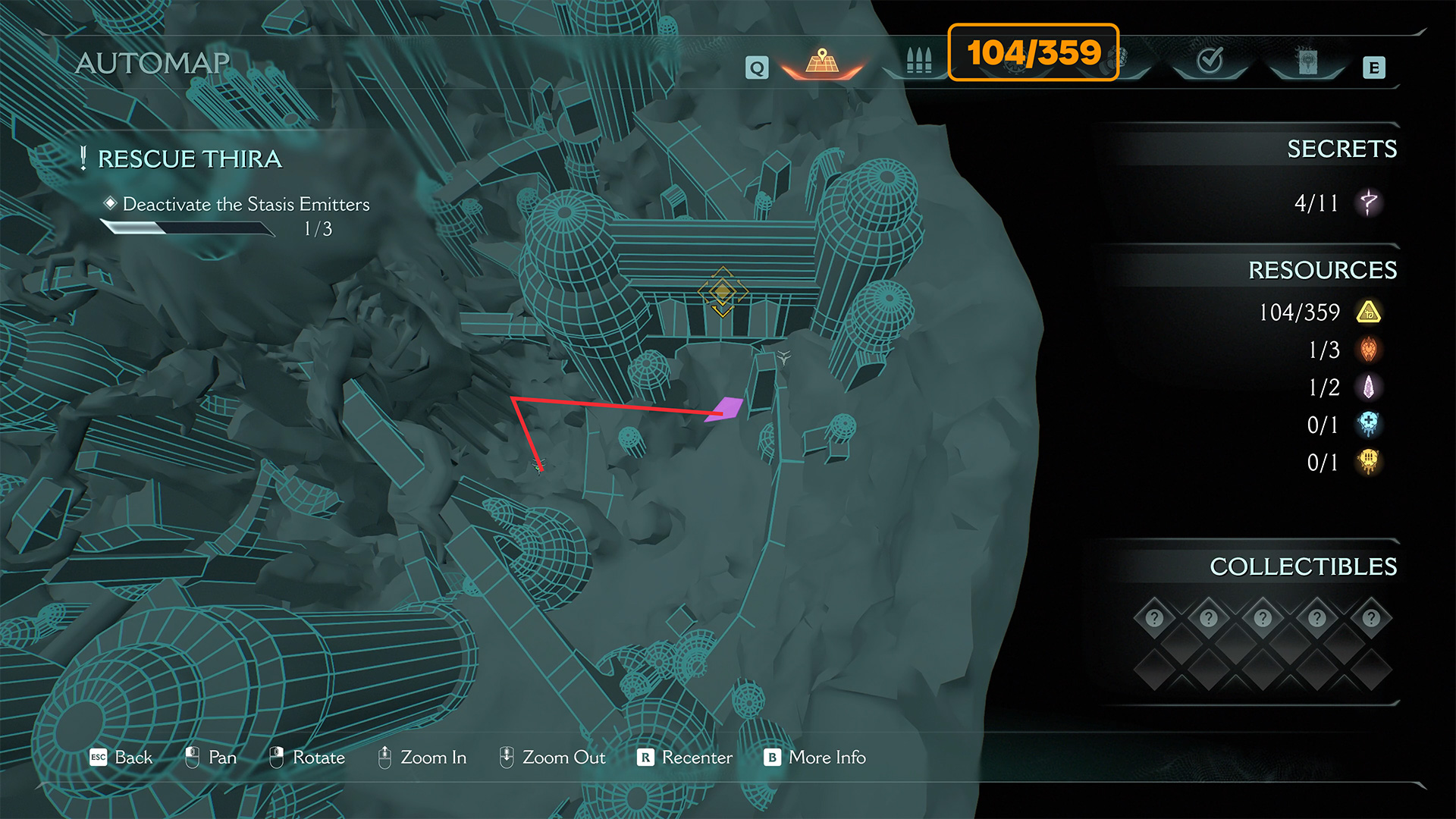Click the blue skull resource icon
1456x819 pixels.
[x=1369, y=425]
